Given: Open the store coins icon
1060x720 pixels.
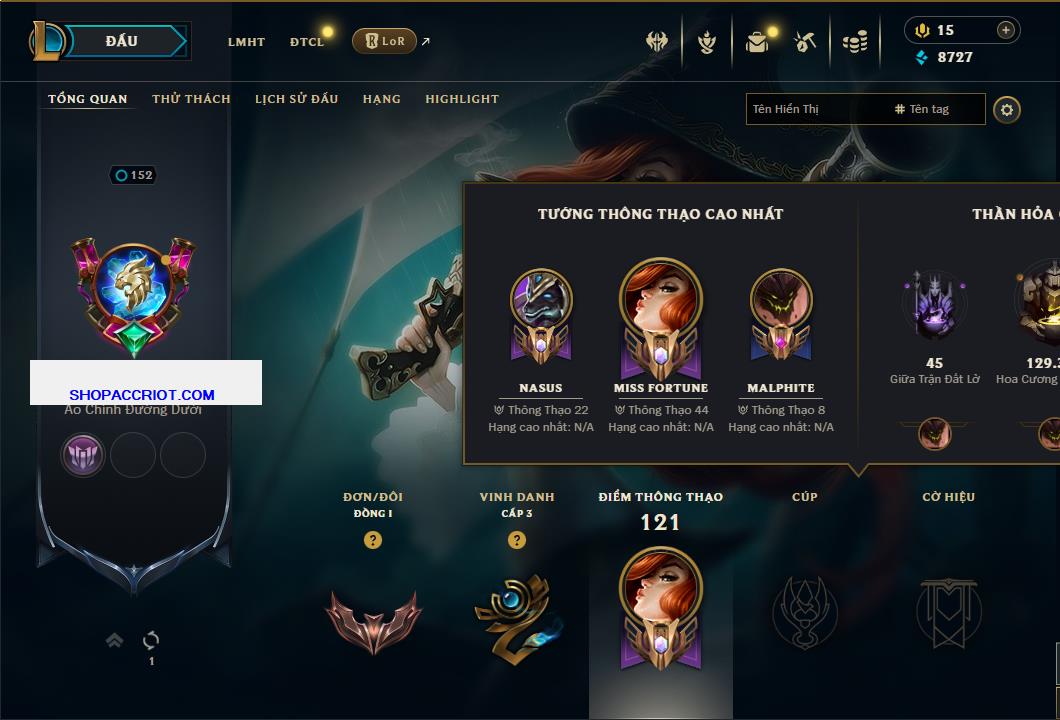Looking at the screenshot, I should click(854, 42).
